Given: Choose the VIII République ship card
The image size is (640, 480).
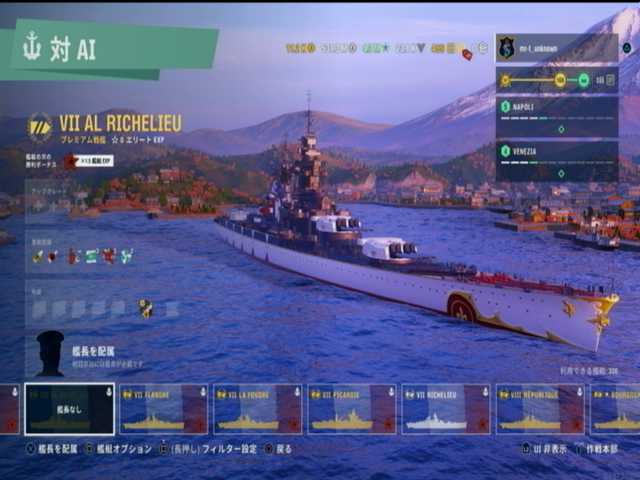Looking at the screenshot, I should [539, 409].
